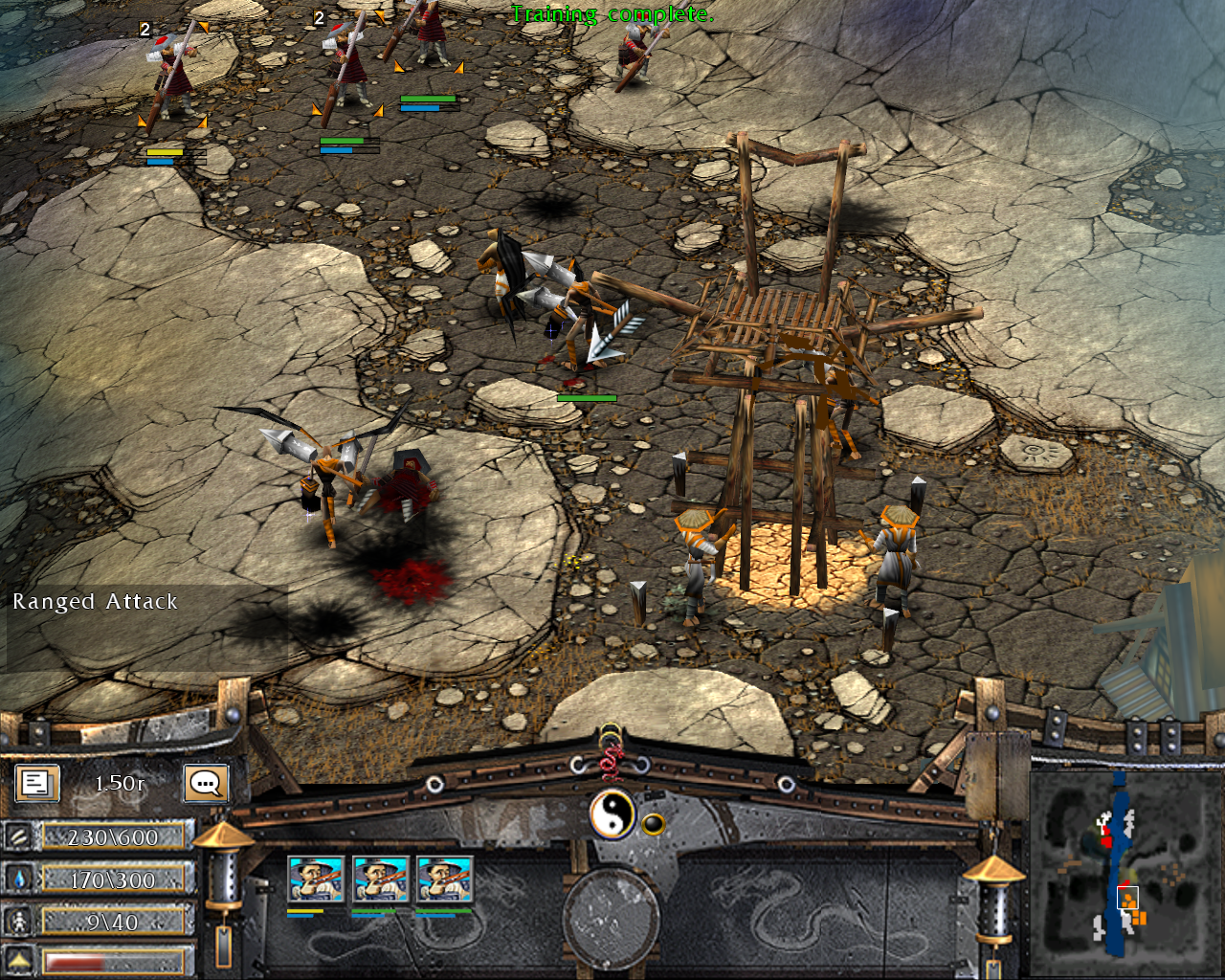Click the Ranged Attack label
Image resolution: width=1225 pixels, height=980 pixels.
pyautogui.click(x=94, y=602)
